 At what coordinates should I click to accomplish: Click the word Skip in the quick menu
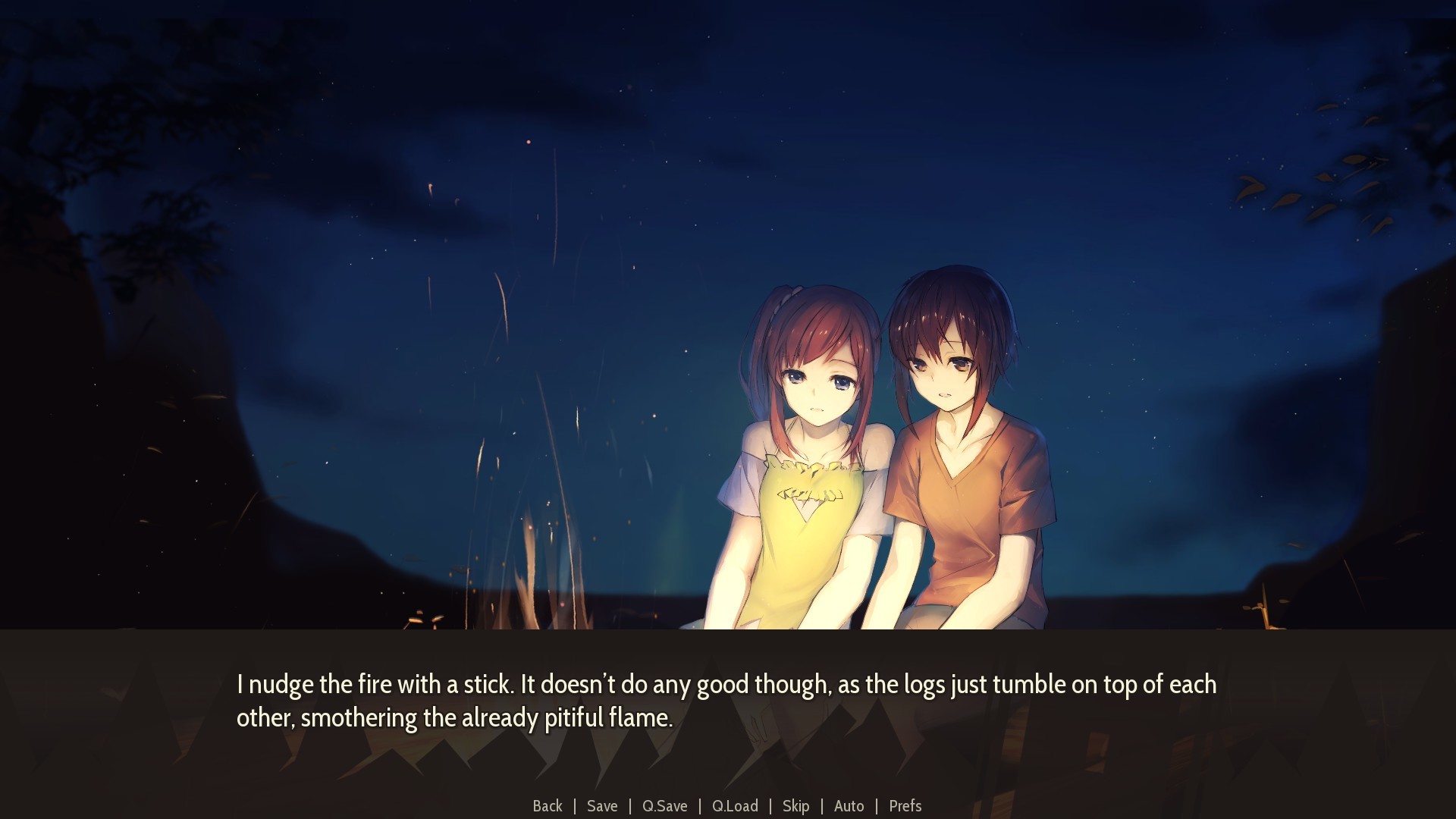tap(795, 806)
